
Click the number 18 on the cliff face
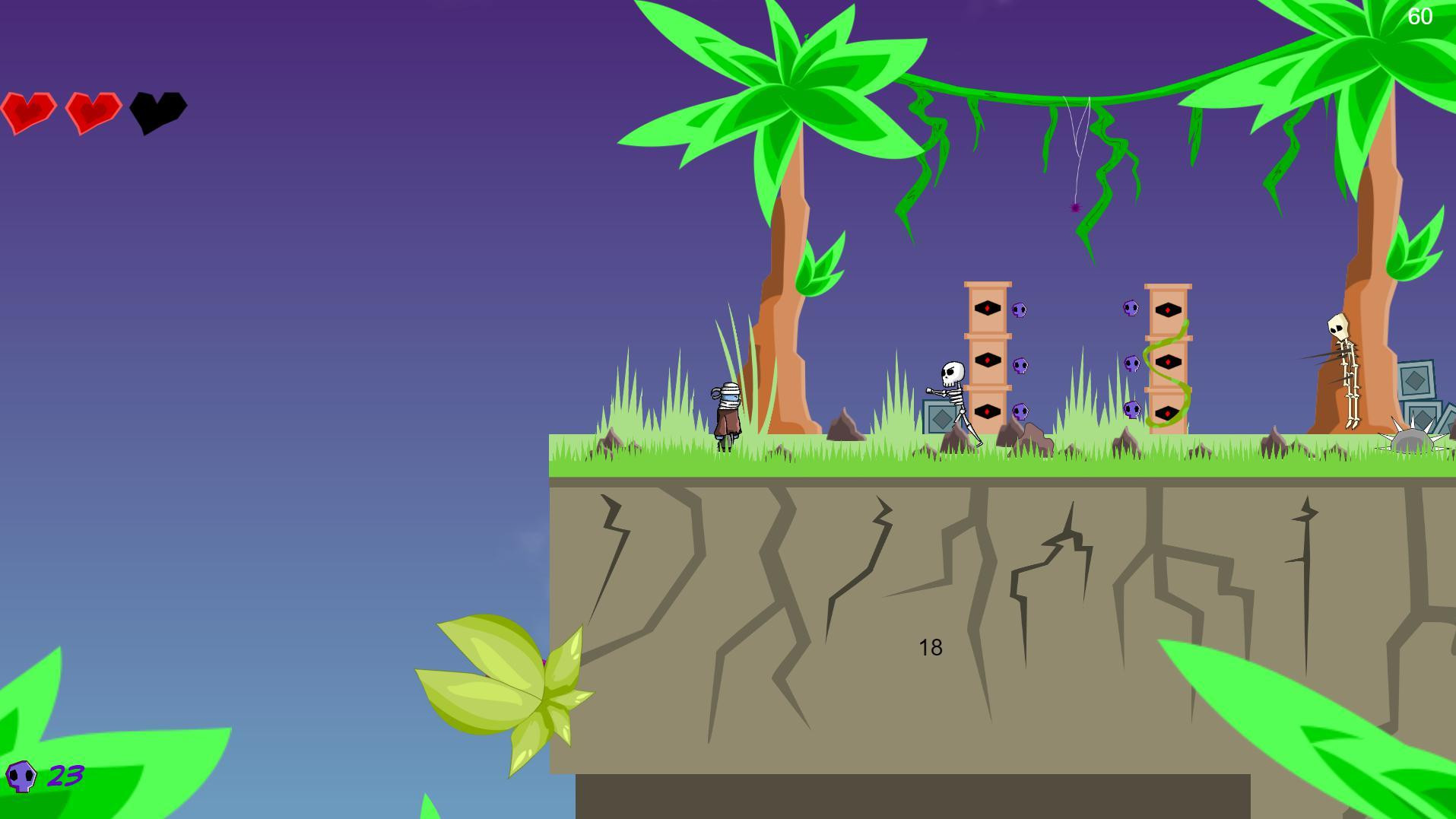929,648
